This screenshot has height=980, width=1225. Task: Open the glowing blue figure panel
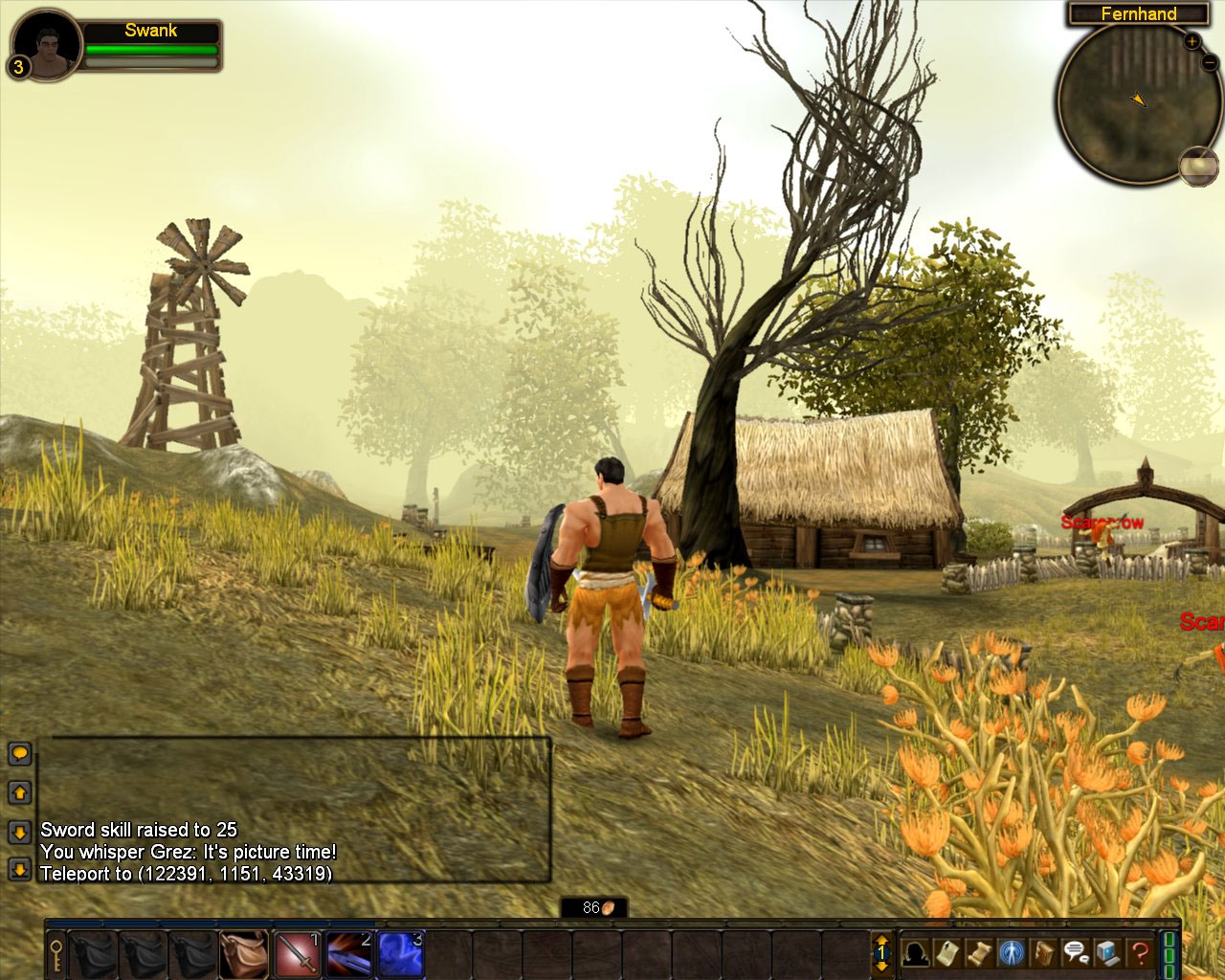click(x=1012, y=953)
